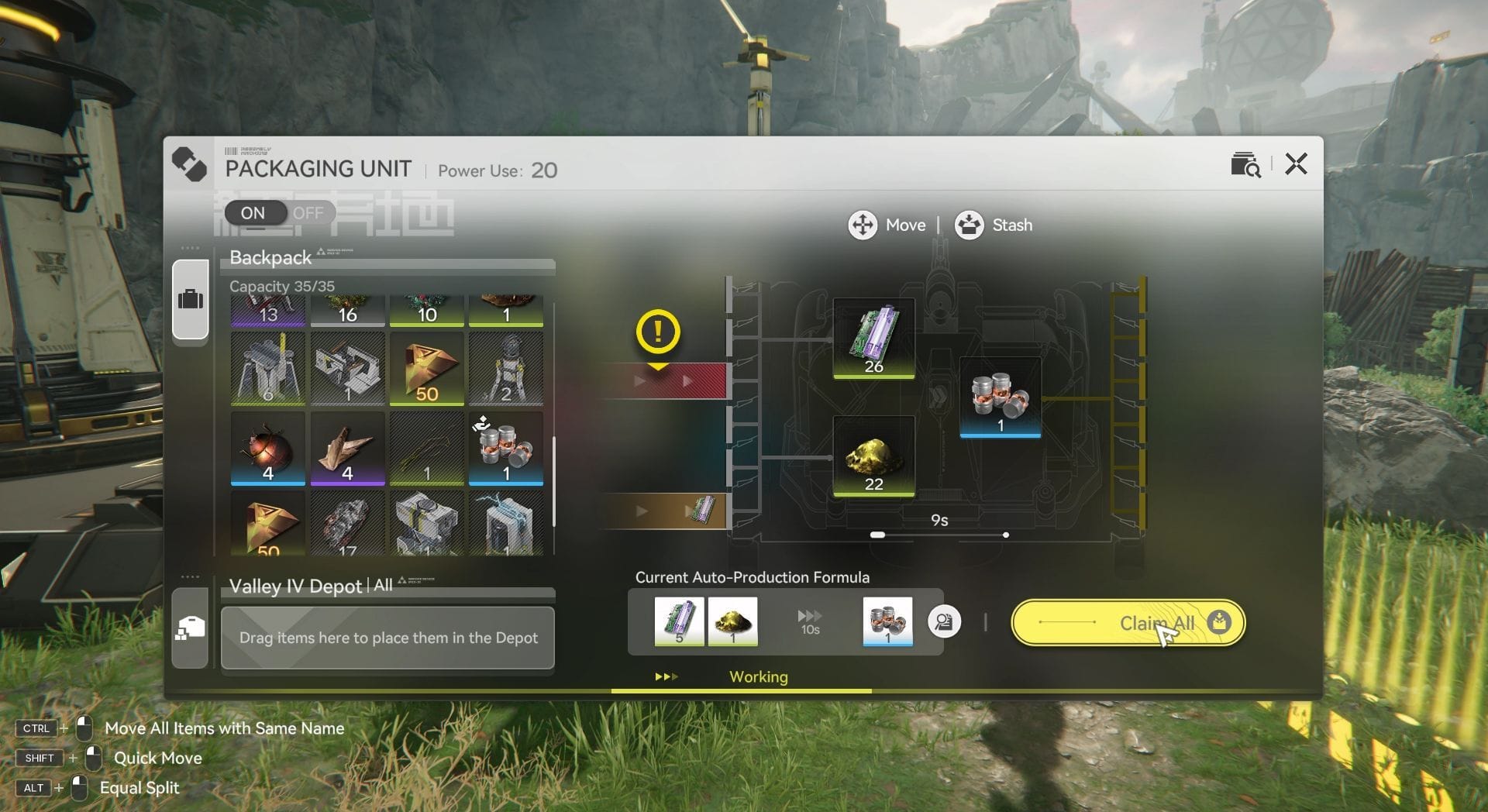Click the Depot drop area box

pyautogui.click(x=387, y=638)
